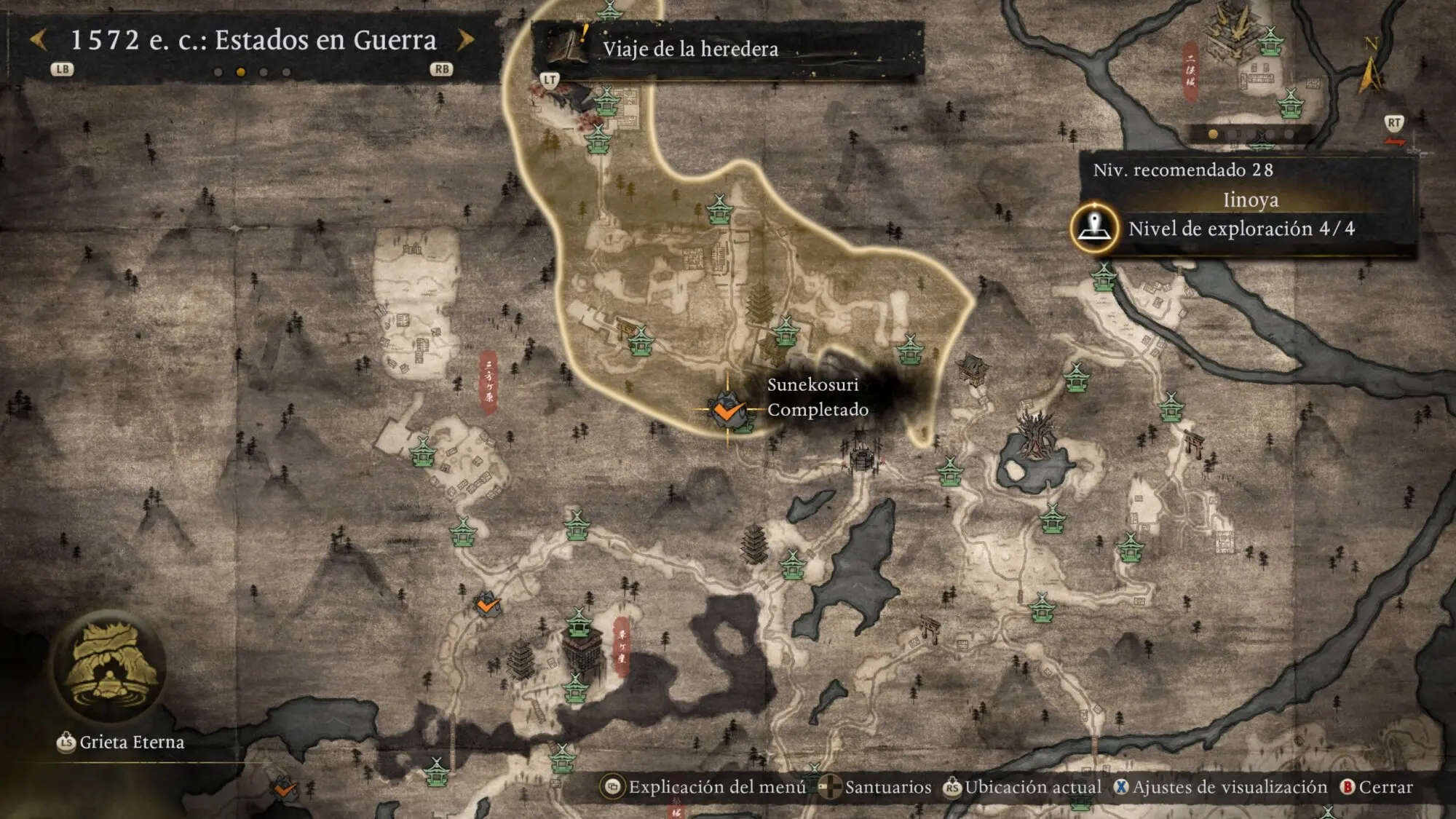Open Explicación del menú
Screen dimensions: 1456x819
[x=705, y=787]
